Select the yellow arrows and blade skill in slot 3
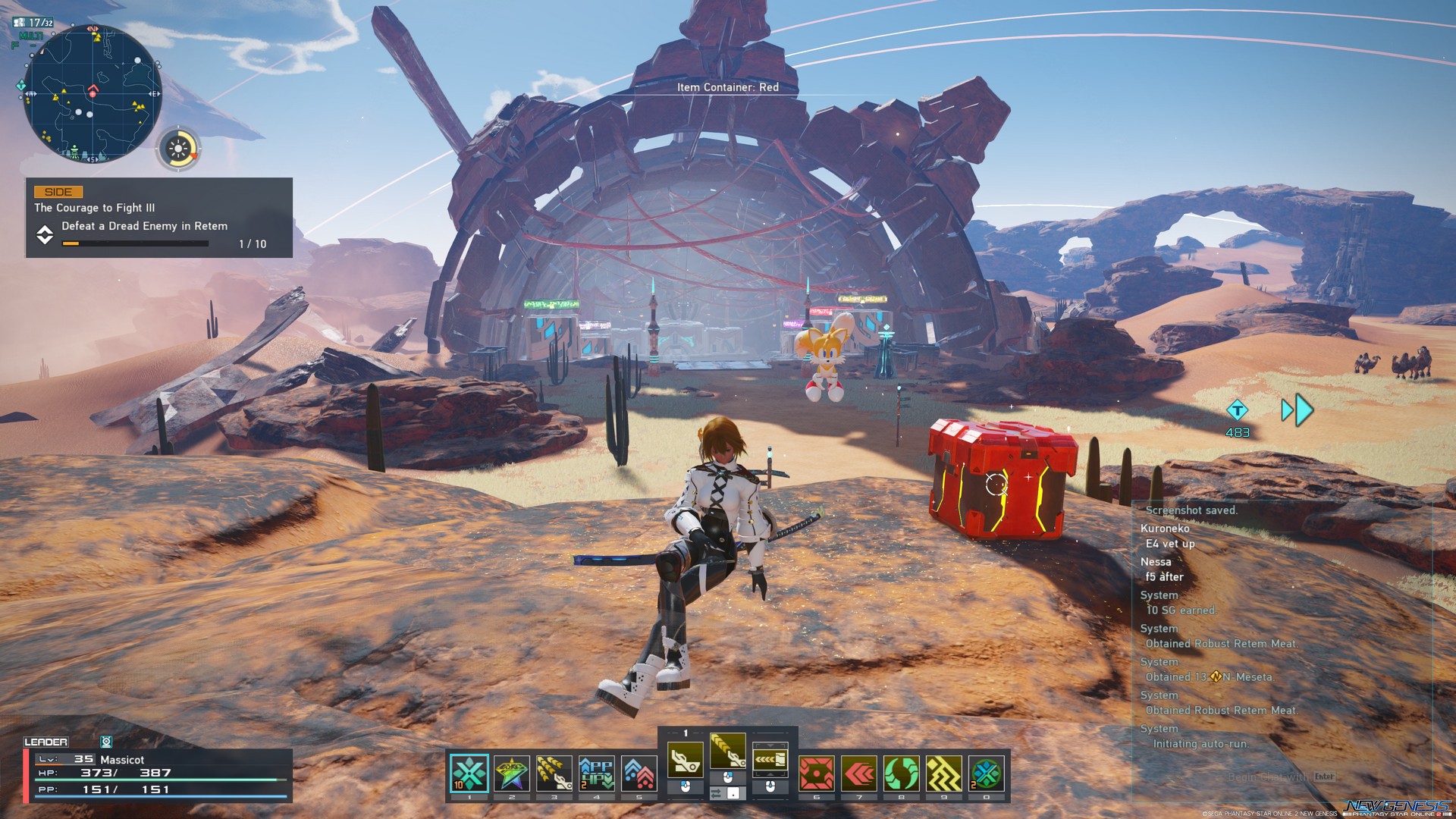 [x=554, y=773]
